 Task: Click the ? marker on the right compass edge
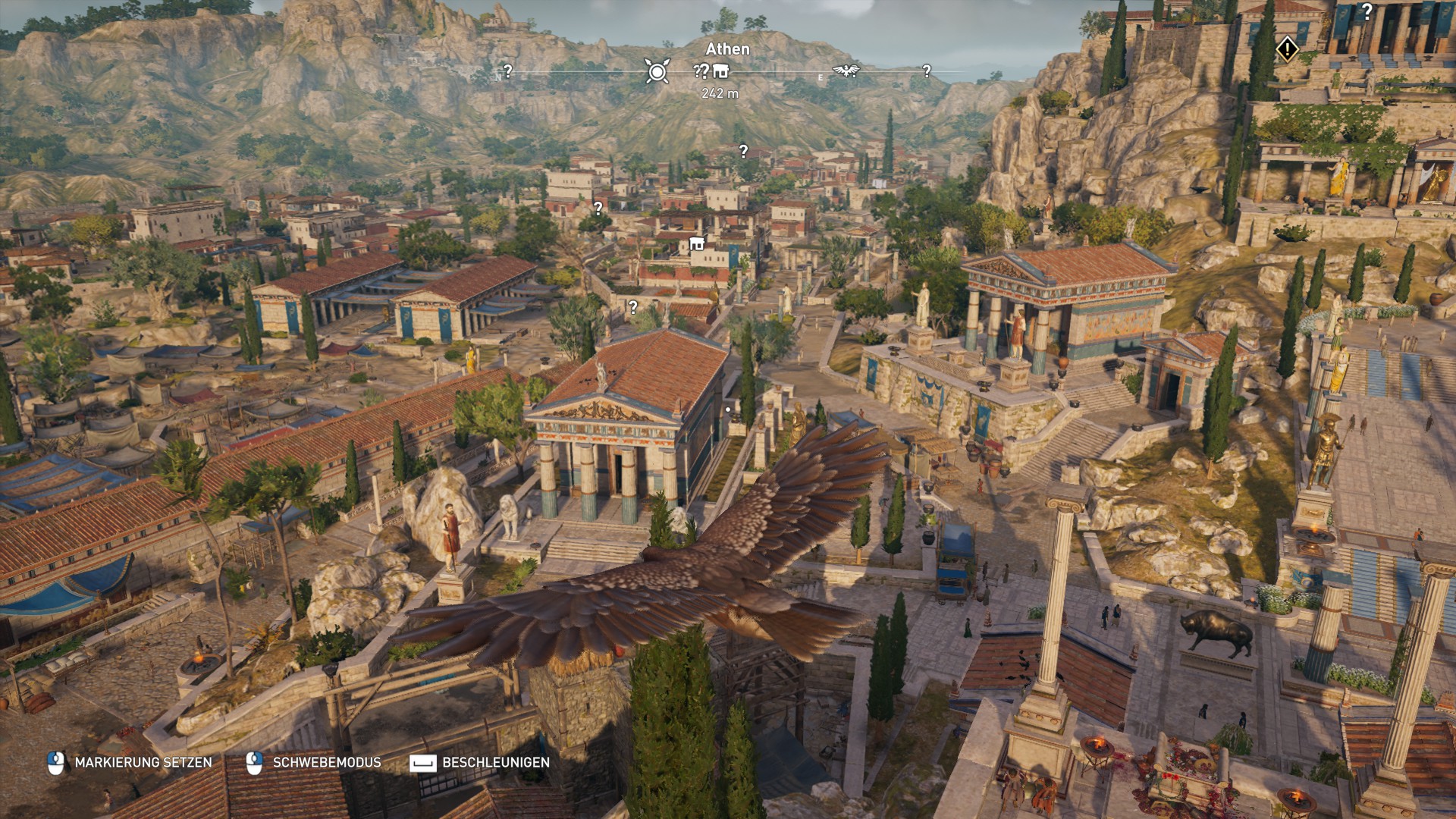click(x=926, y=72)
